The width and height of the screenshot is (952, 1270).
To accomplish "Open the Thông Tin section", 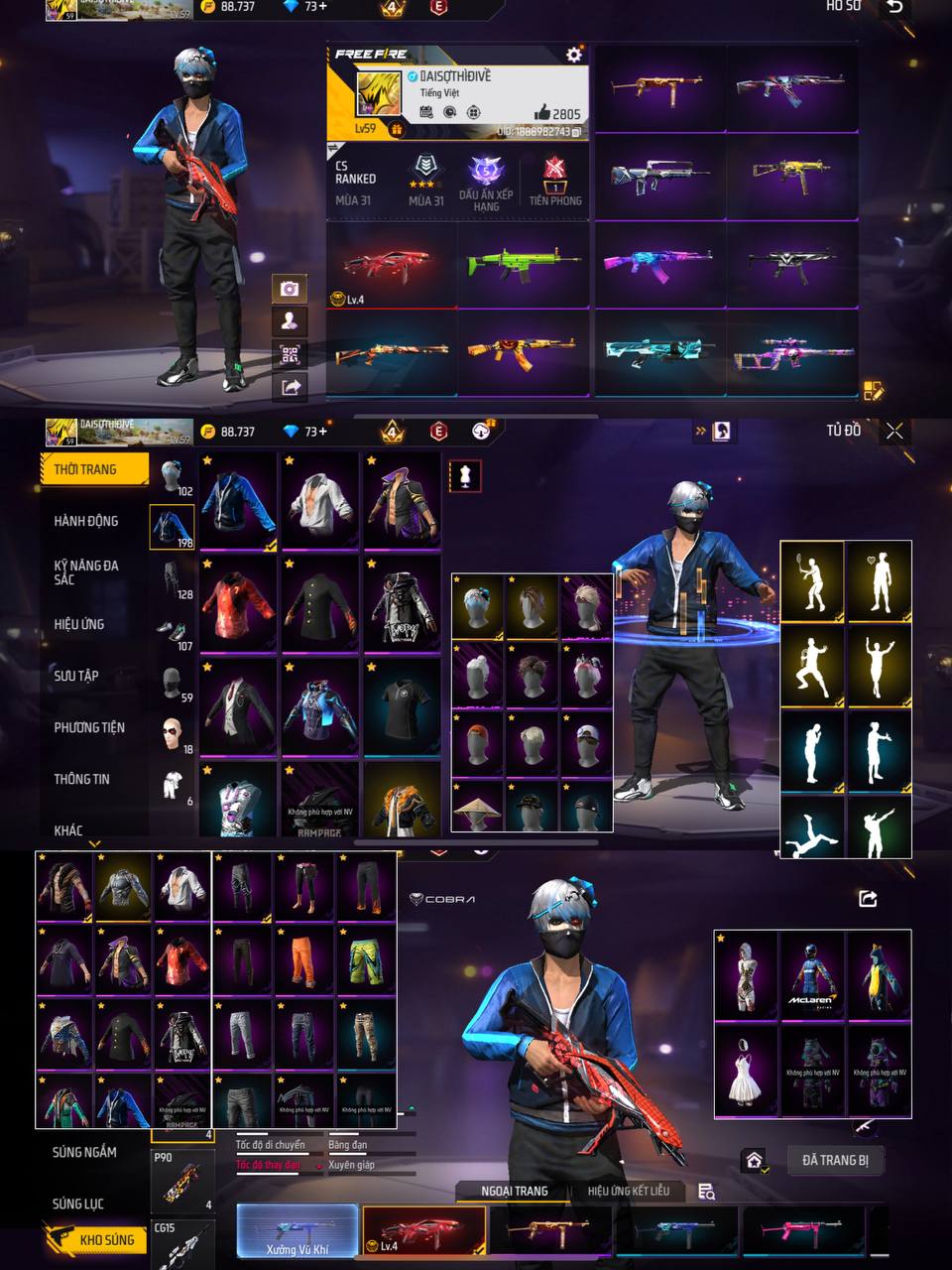I will click(81, 779).
